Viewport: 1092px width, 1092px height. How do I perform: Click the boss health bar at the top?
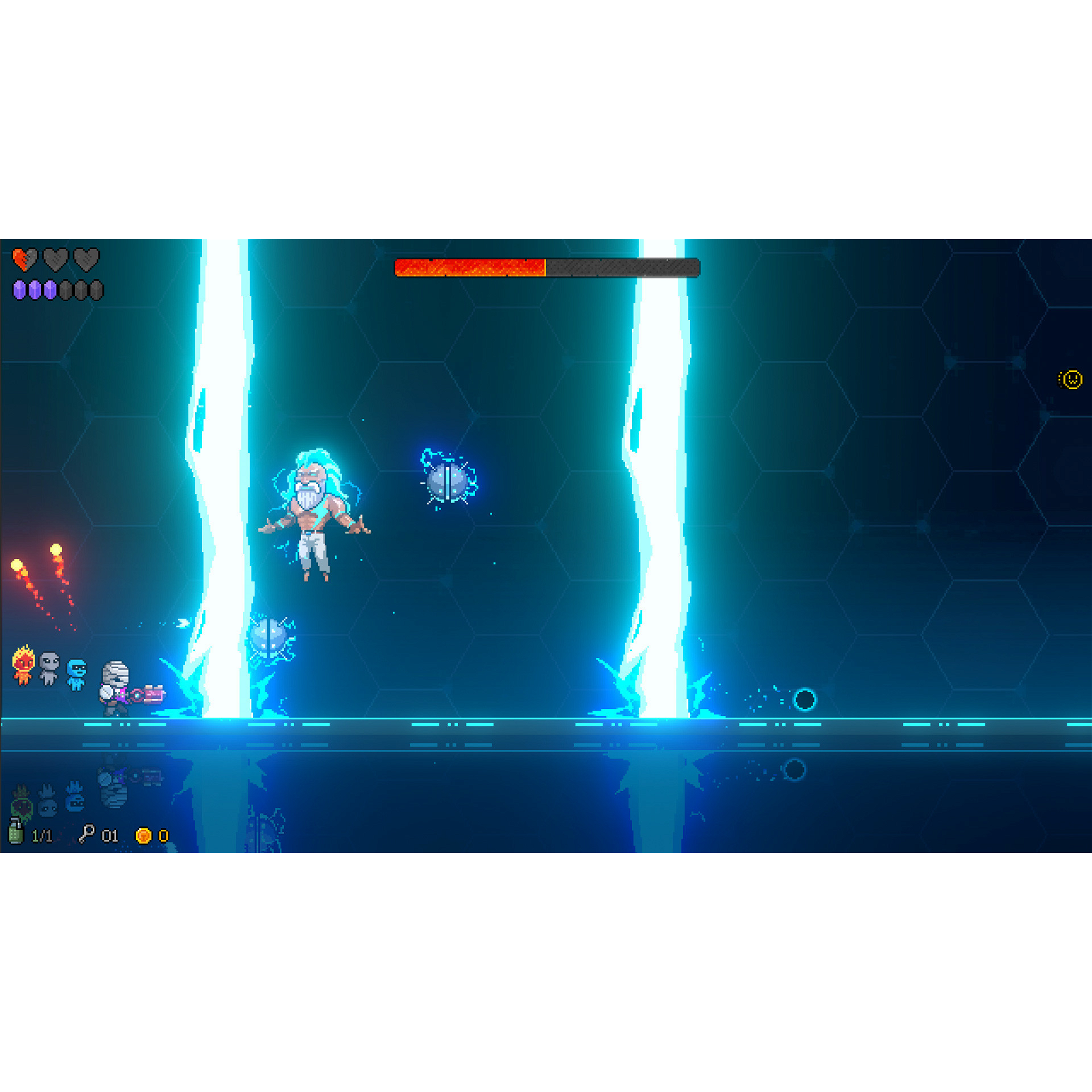point(546,268)
